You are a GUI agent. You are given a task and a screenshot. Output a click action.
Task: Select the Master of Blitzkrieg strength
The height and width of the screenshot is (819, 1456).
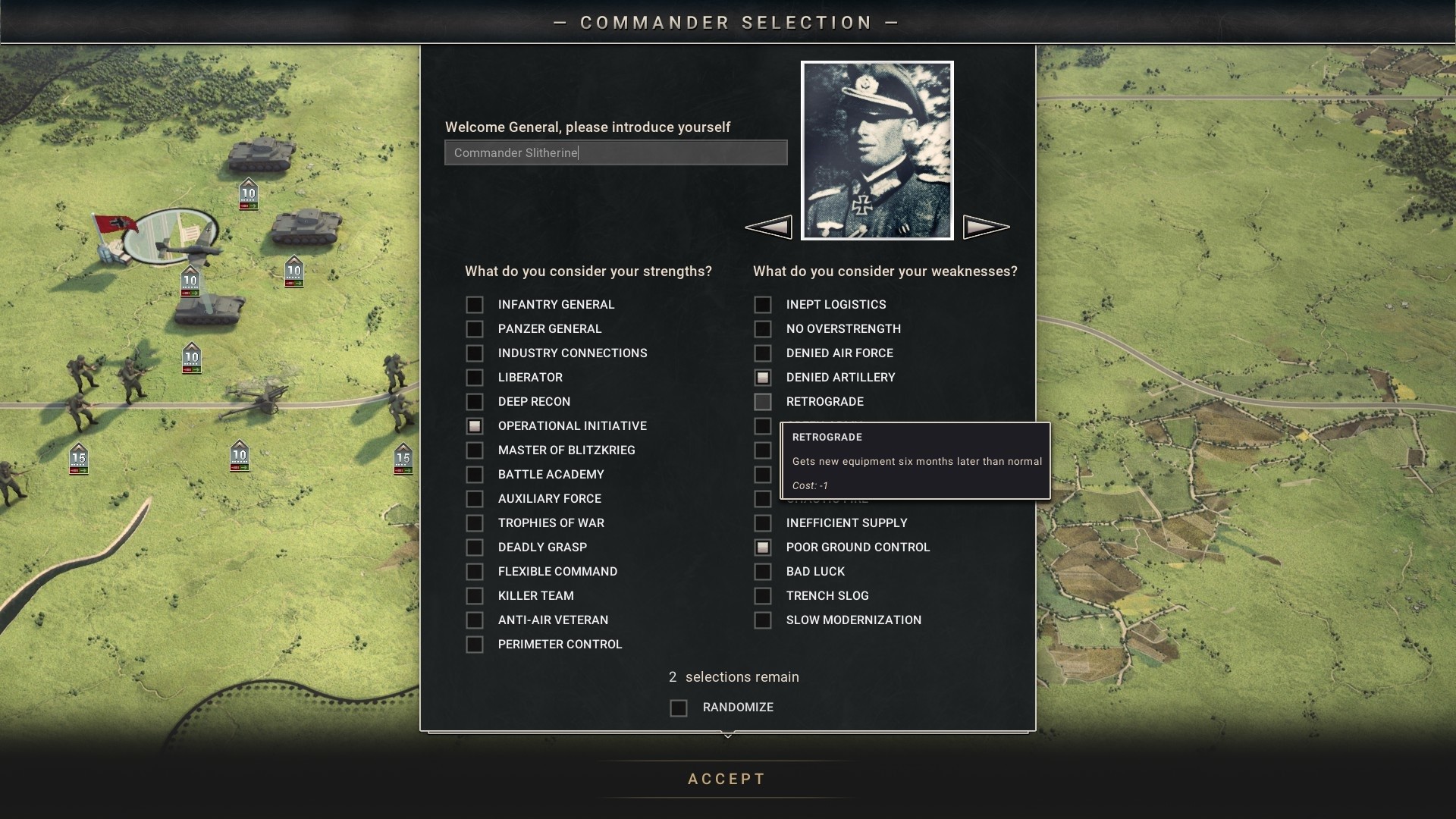(475, 450)
